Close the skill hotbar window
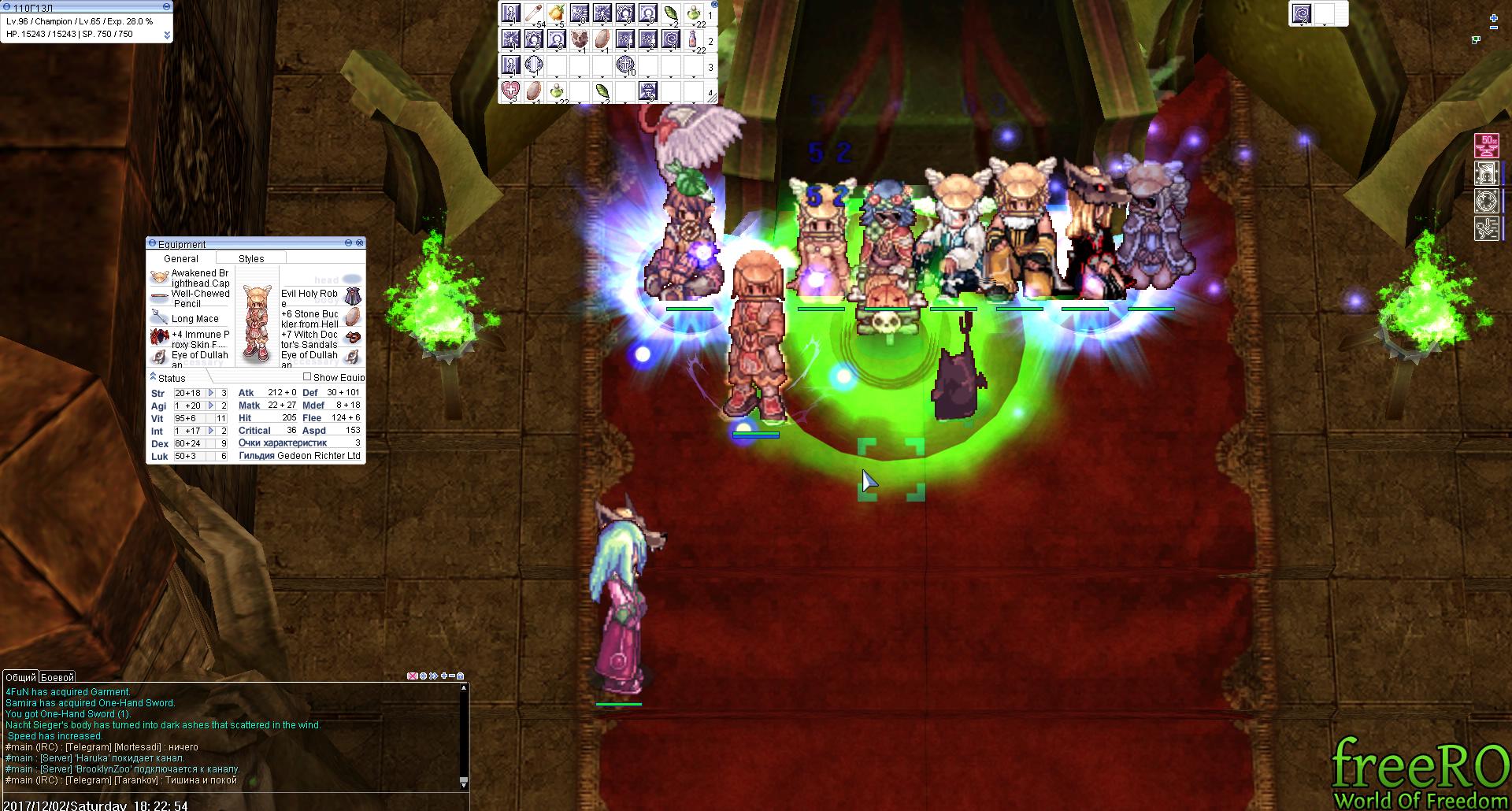 [x=713, y=5]
